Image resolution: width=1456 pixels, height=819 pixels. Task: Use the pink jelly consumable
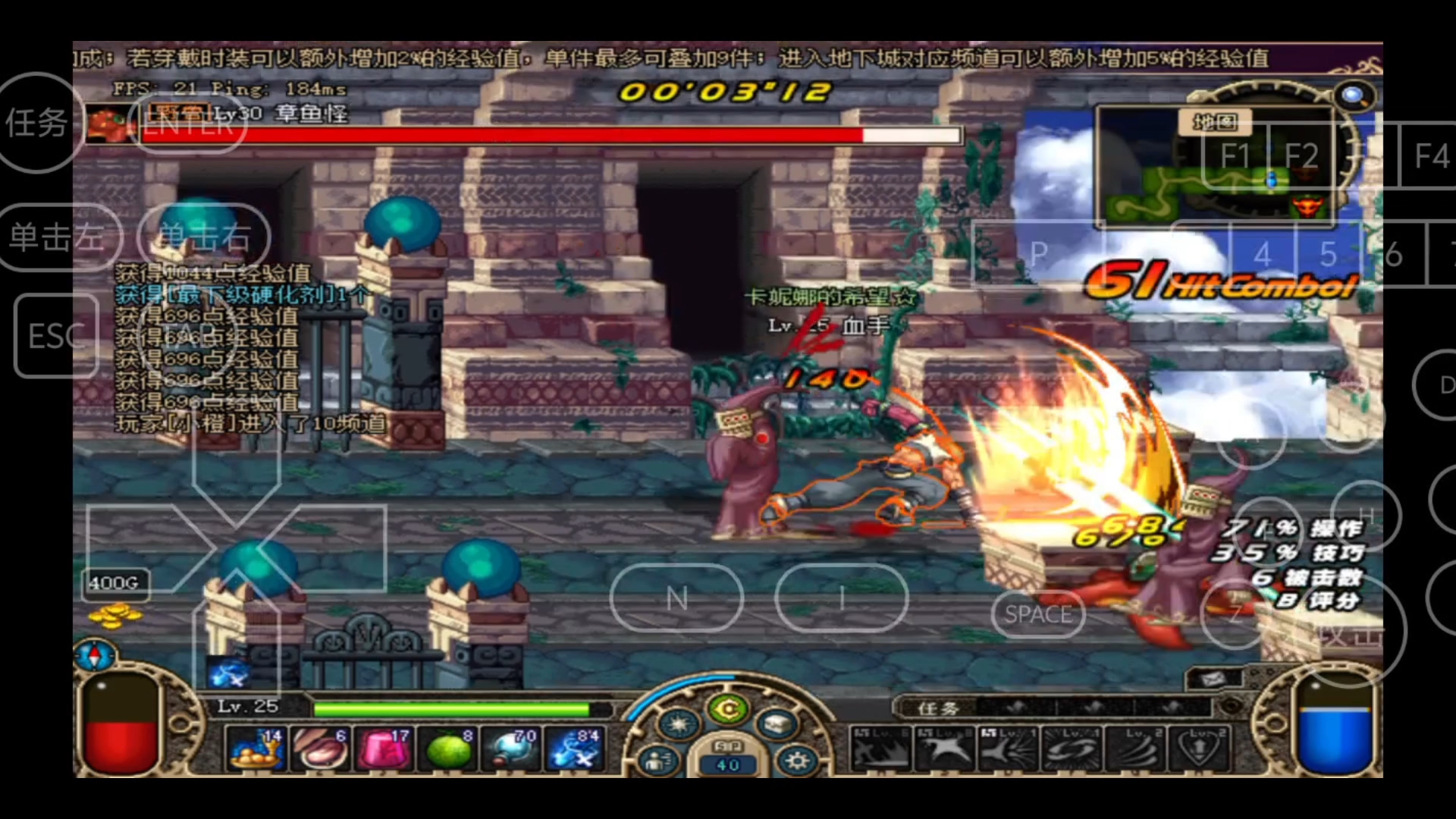(384, 748)
